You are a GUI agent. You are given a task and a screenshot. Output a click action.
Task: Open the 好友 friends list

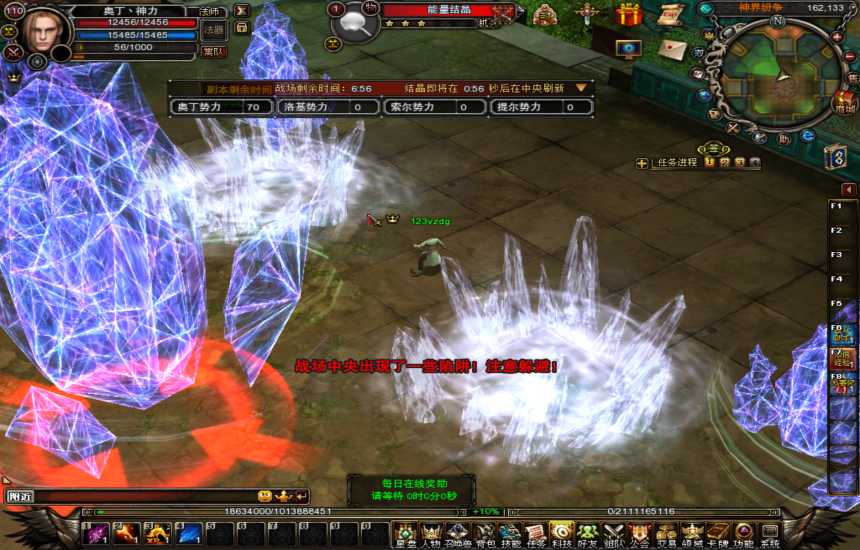(x=587, y=535)
